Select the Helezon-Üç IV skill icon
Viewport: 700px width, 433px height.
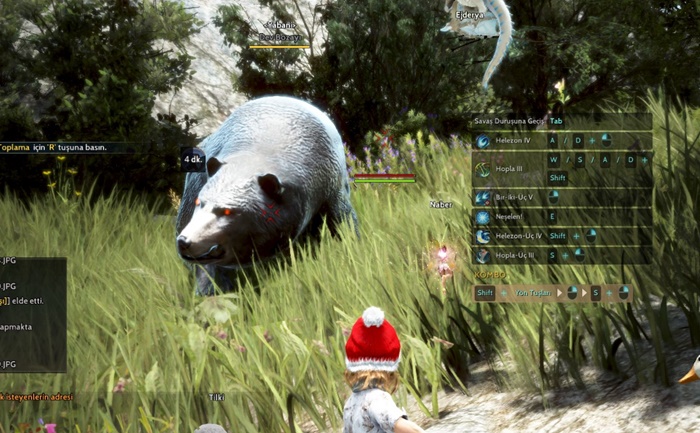point(483,236)
